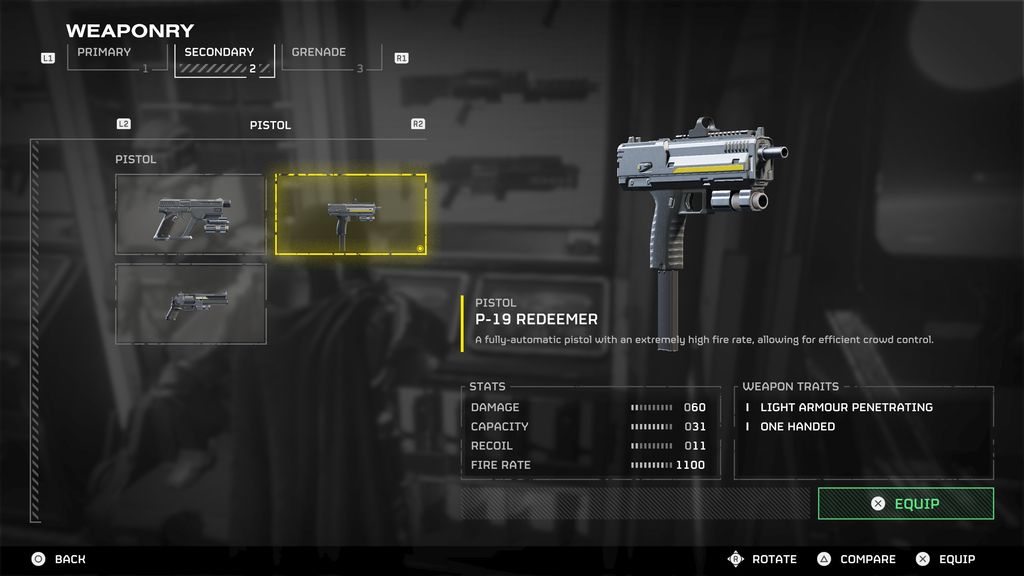Choose the P-19 Redeemer pistol tile
This screenshot has width=1024, height=576.
351,214
